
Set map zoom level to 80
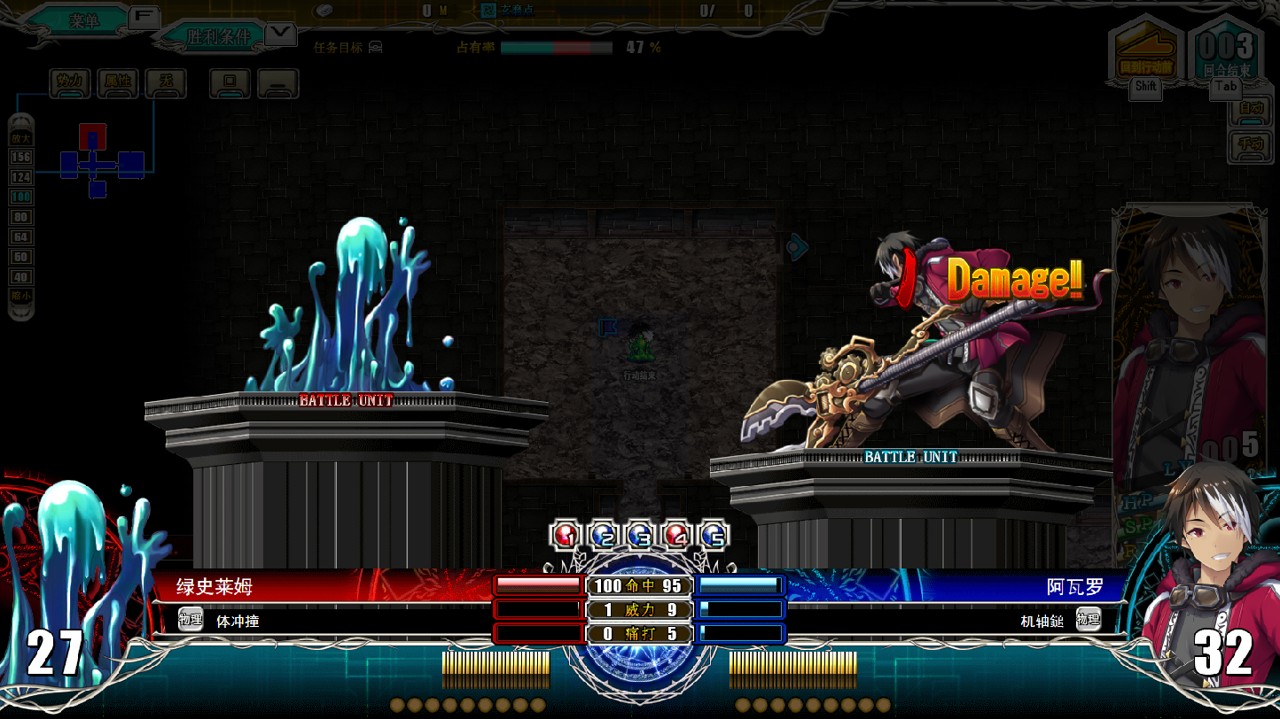pyautogui.click(x=21, y=217)
